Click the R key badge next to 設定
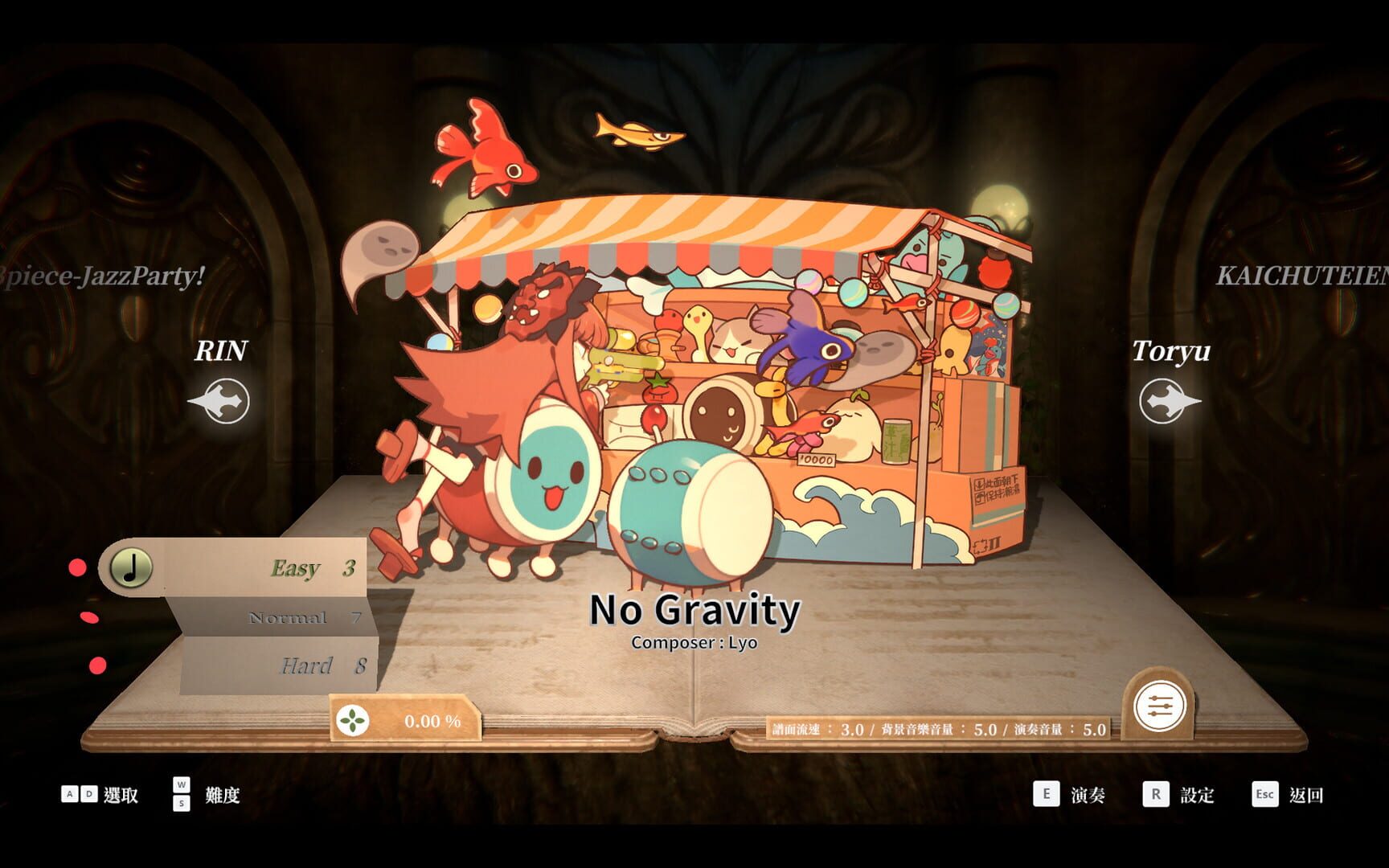 (1156, 795)
